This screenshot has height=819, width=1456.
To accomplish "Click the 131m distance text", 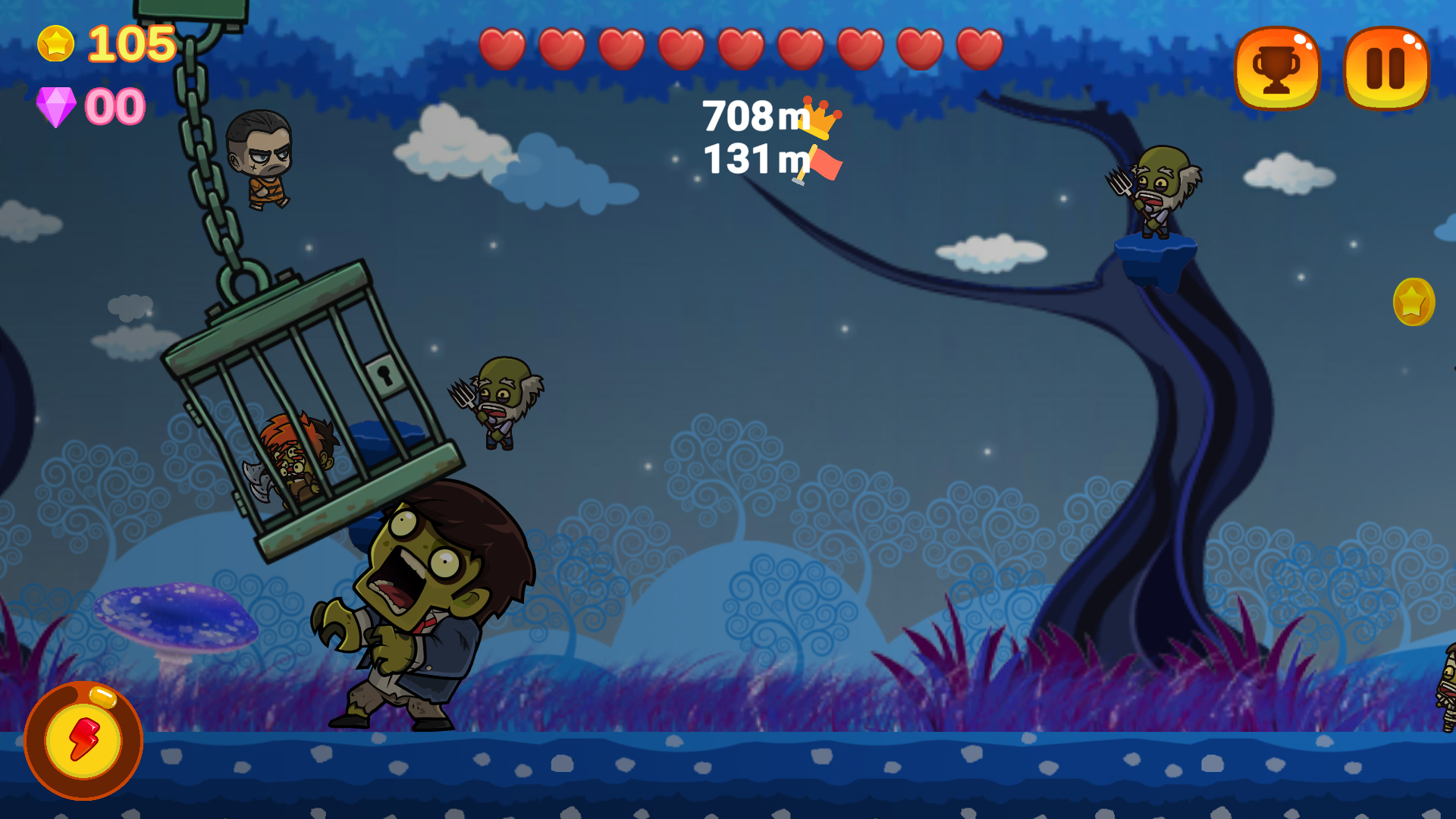I will tap(747, 161).
